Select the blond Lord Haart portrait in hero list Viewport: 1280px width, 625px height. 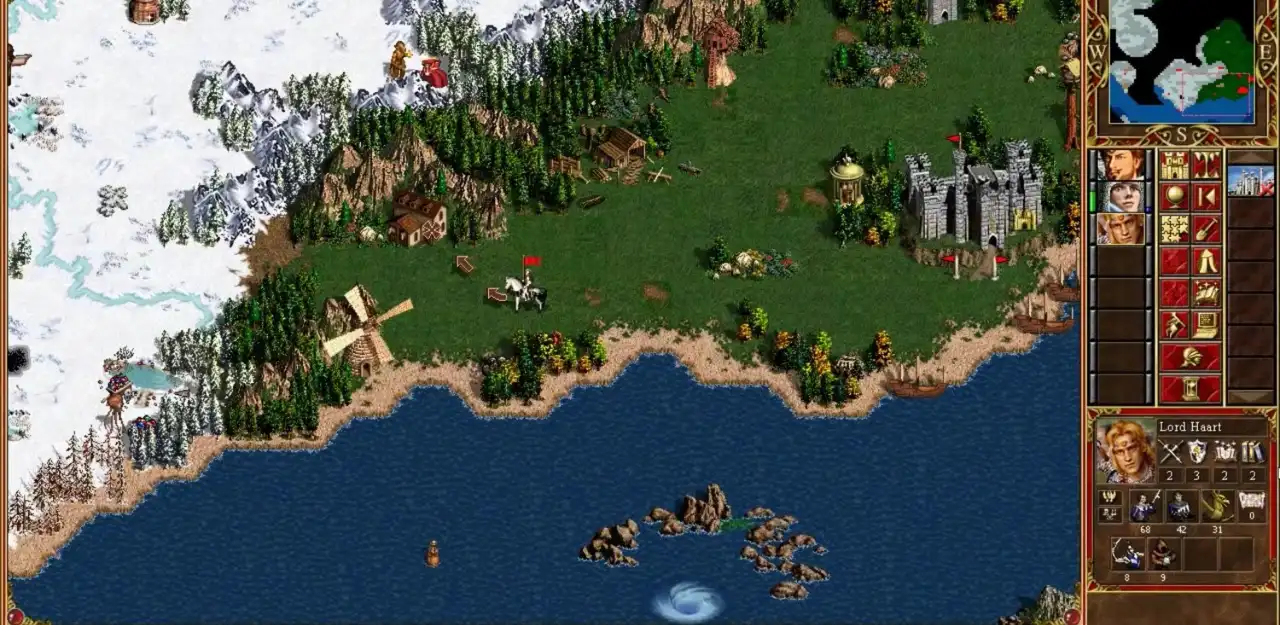[x=1121, y=229]
